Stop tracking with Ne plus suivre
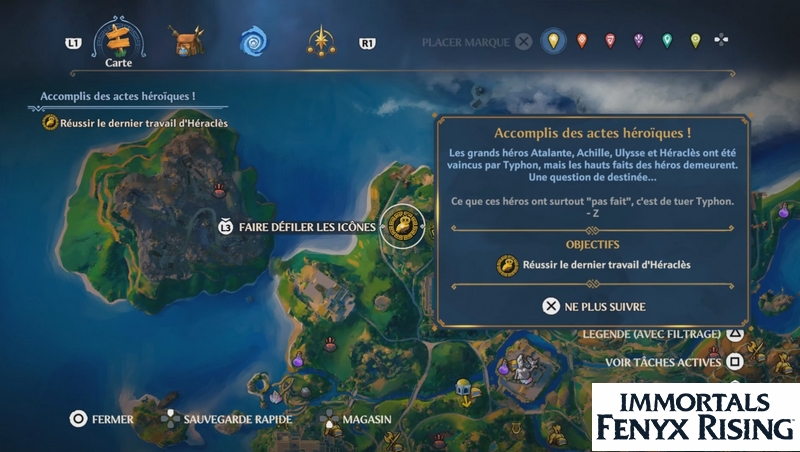Screen dimensions: 800x452 (594, 306)
